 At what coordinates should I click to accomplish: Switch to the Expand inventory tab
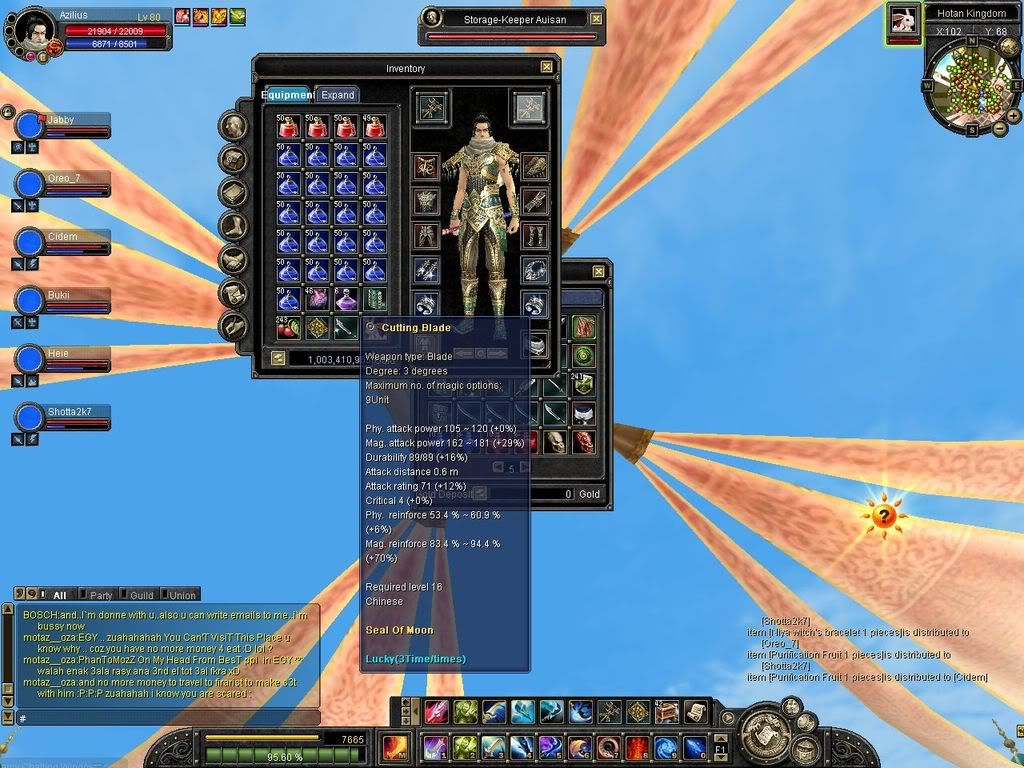338,95
